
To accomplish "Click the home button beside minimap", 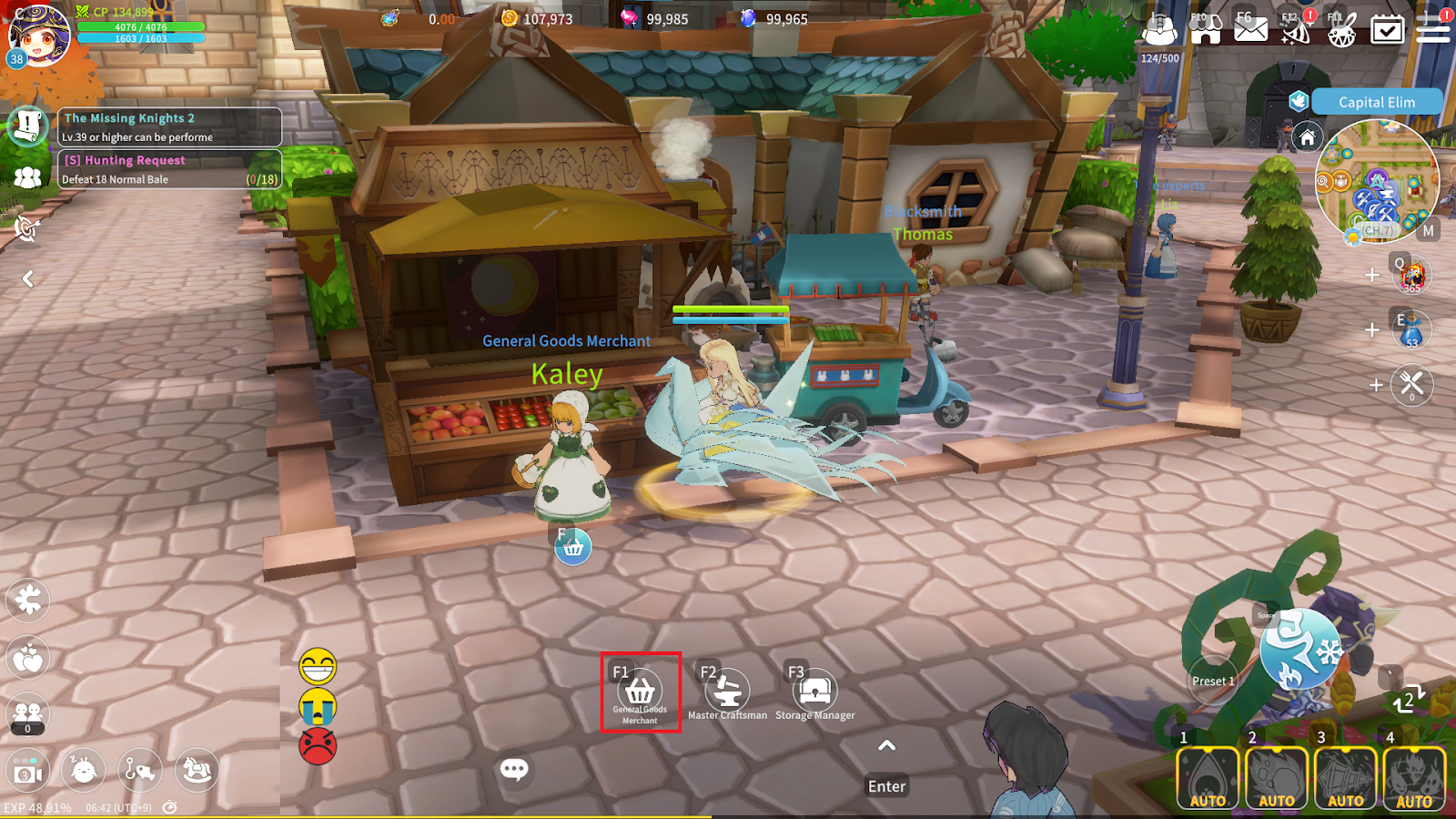I will tap(1307, 137).
